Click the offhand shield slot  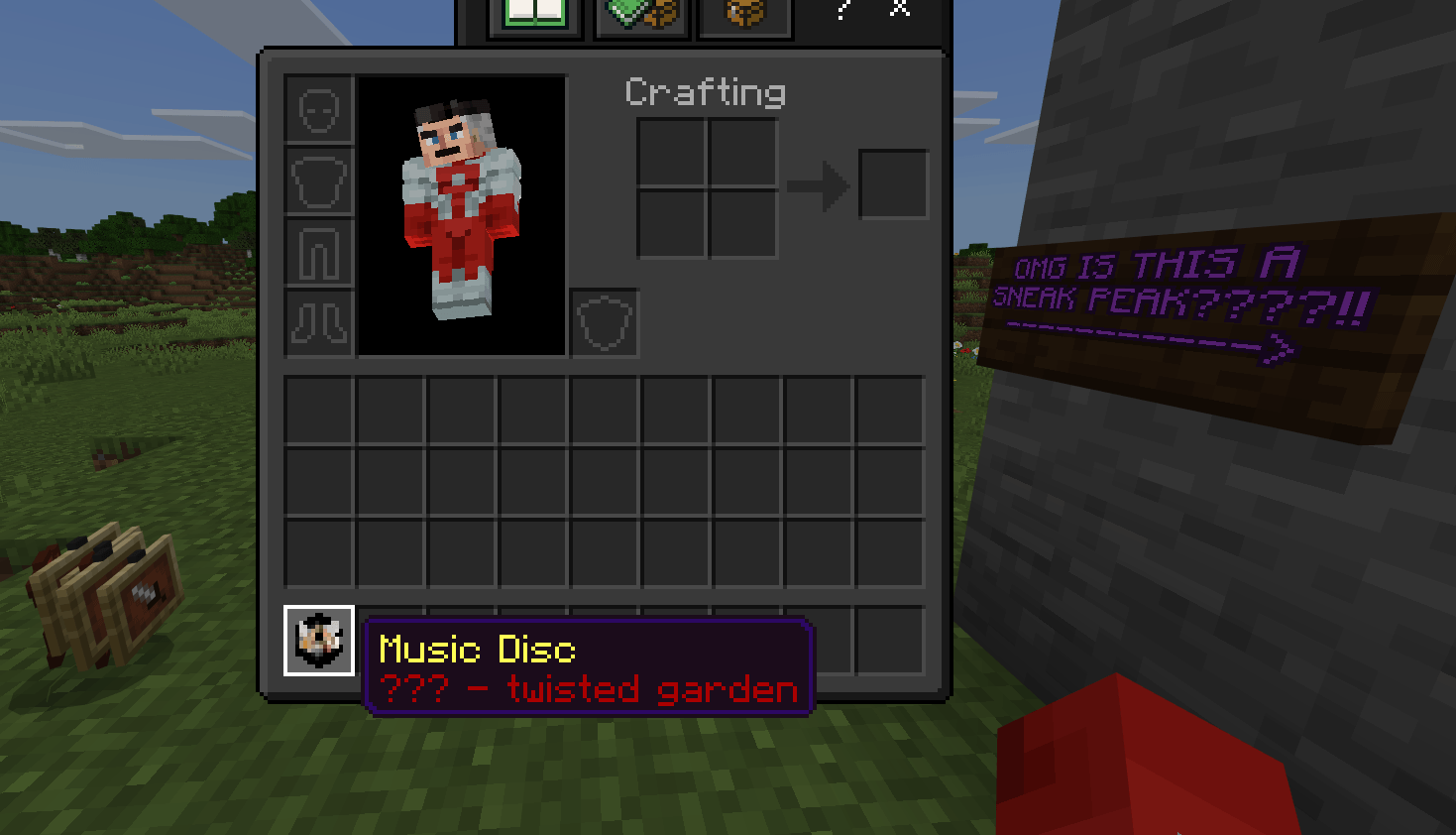point(605,321)
